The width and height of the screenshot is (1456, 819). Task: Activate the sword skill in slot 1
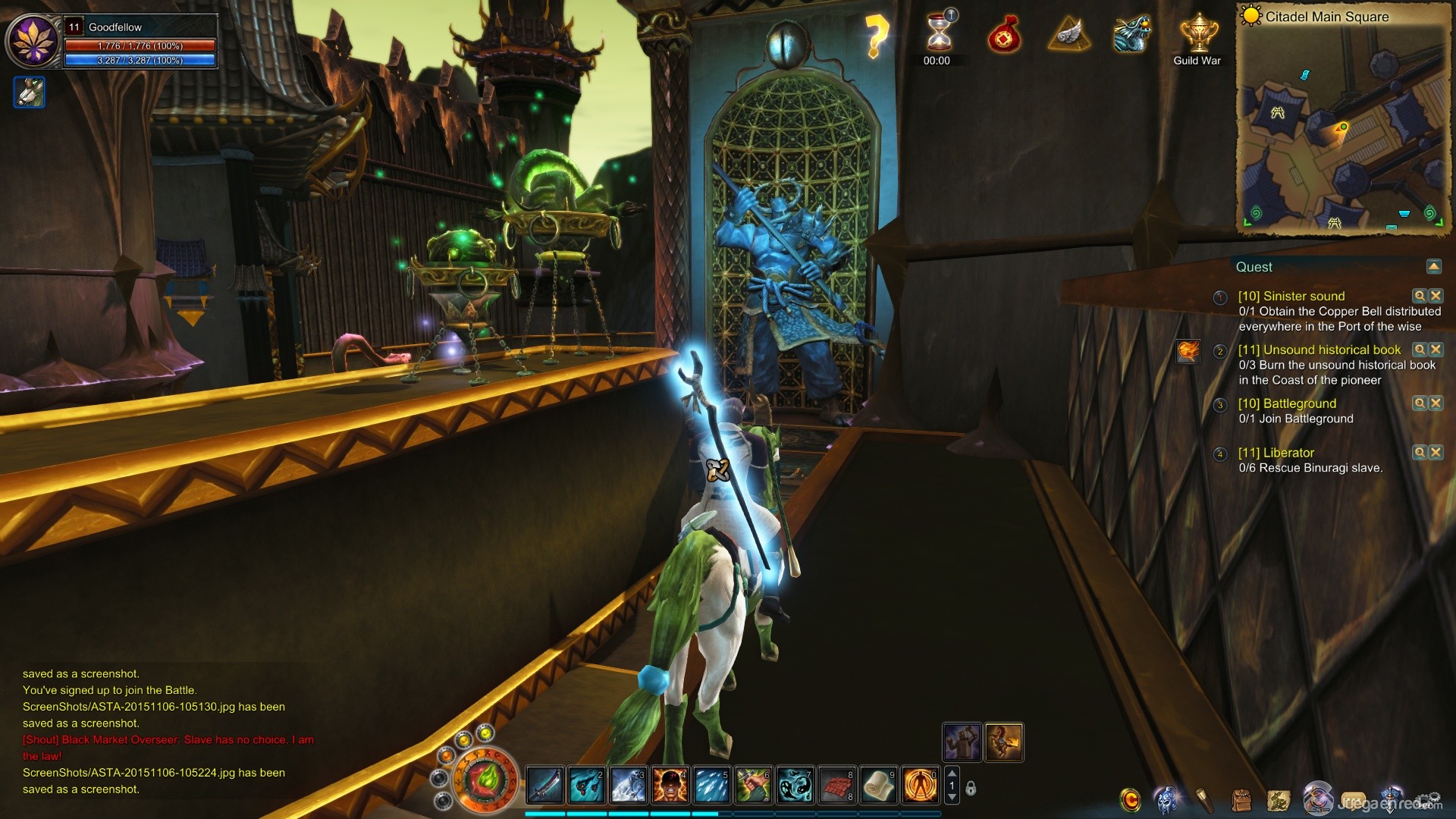coord(545,785)
